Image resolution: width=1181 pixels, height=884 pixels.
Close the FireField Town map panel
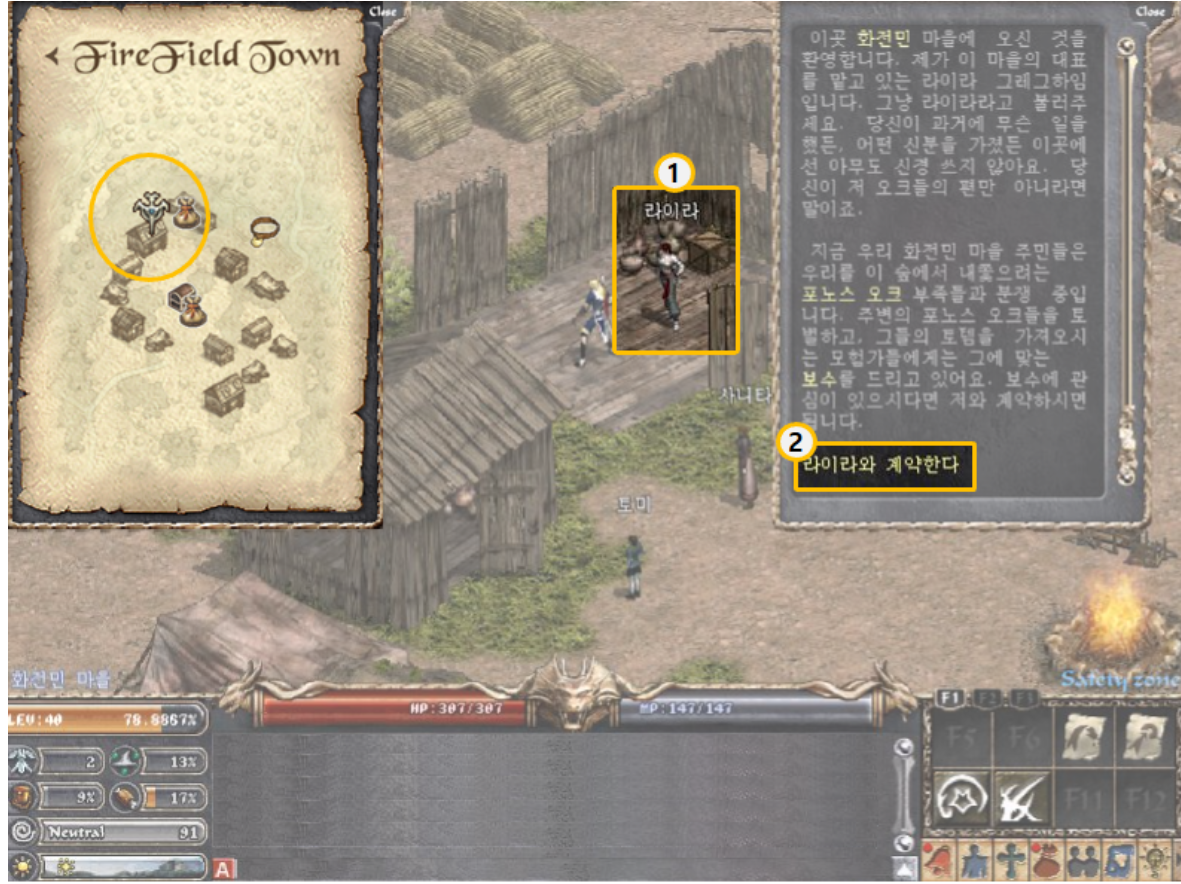383,12
